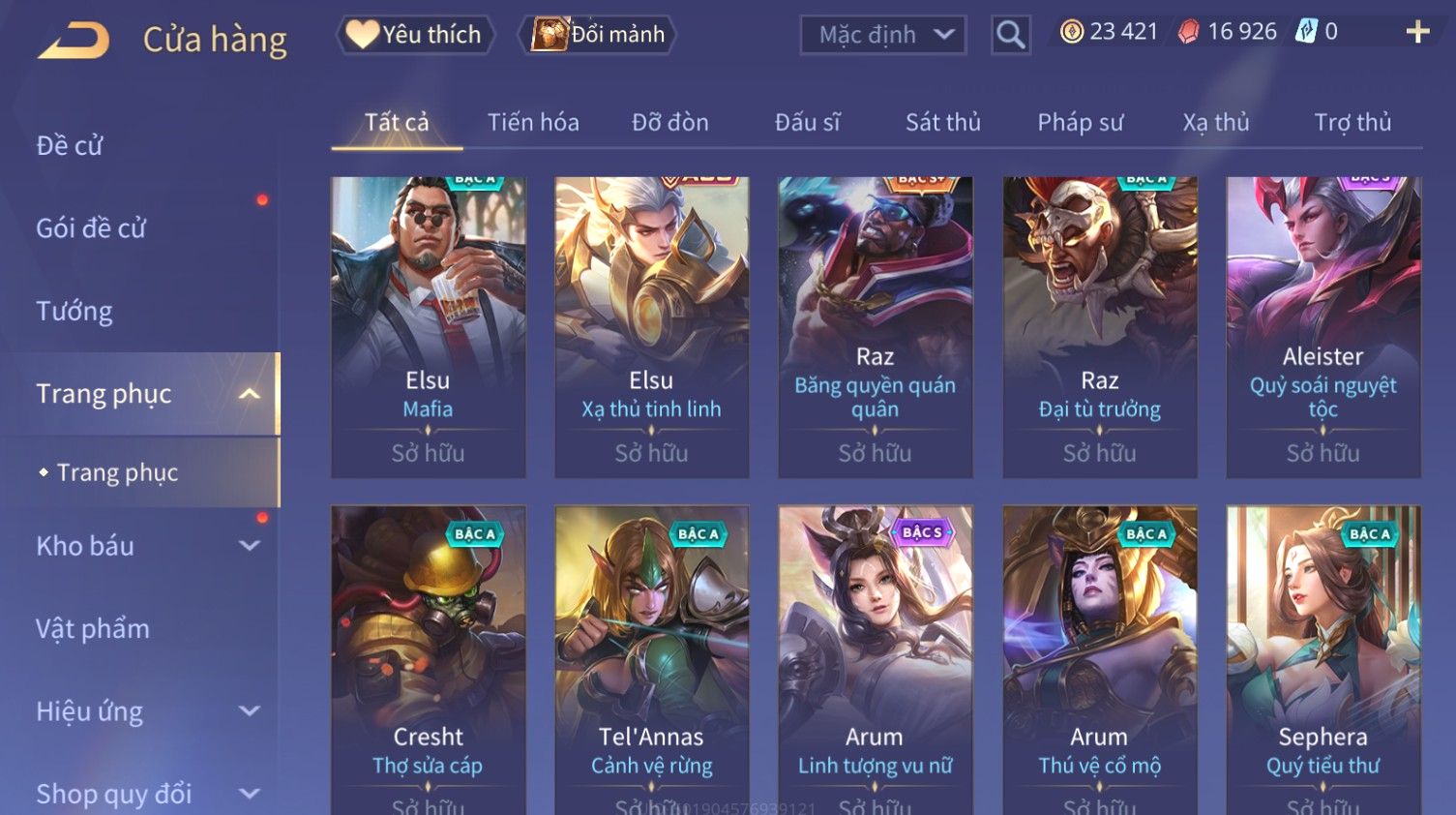
Task: Open the Đề cử menu entry
Action: tap(70, 146)
